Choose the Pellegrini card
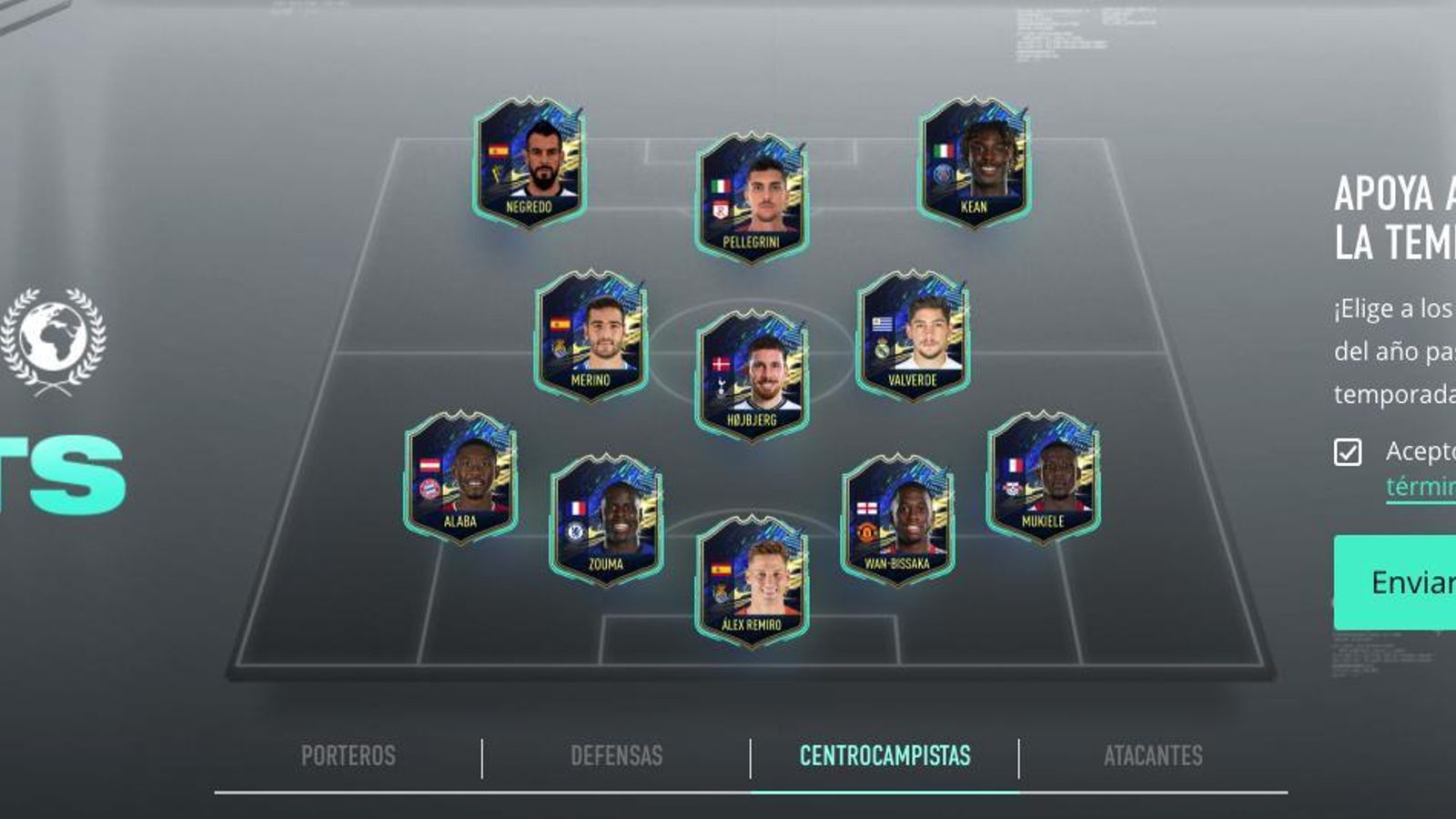Viewport: 1456px width, 819px height. (752, 198)
